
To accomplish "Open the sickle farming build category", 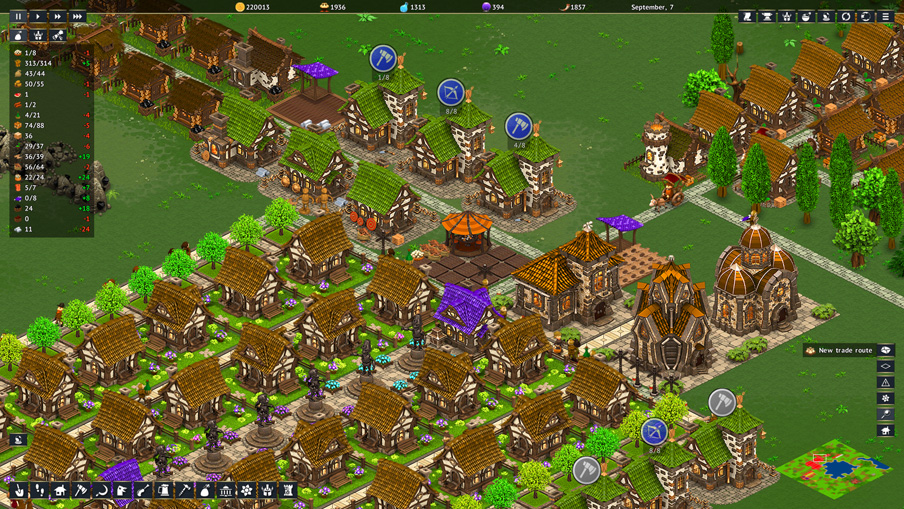I will [x=101, y=491].
